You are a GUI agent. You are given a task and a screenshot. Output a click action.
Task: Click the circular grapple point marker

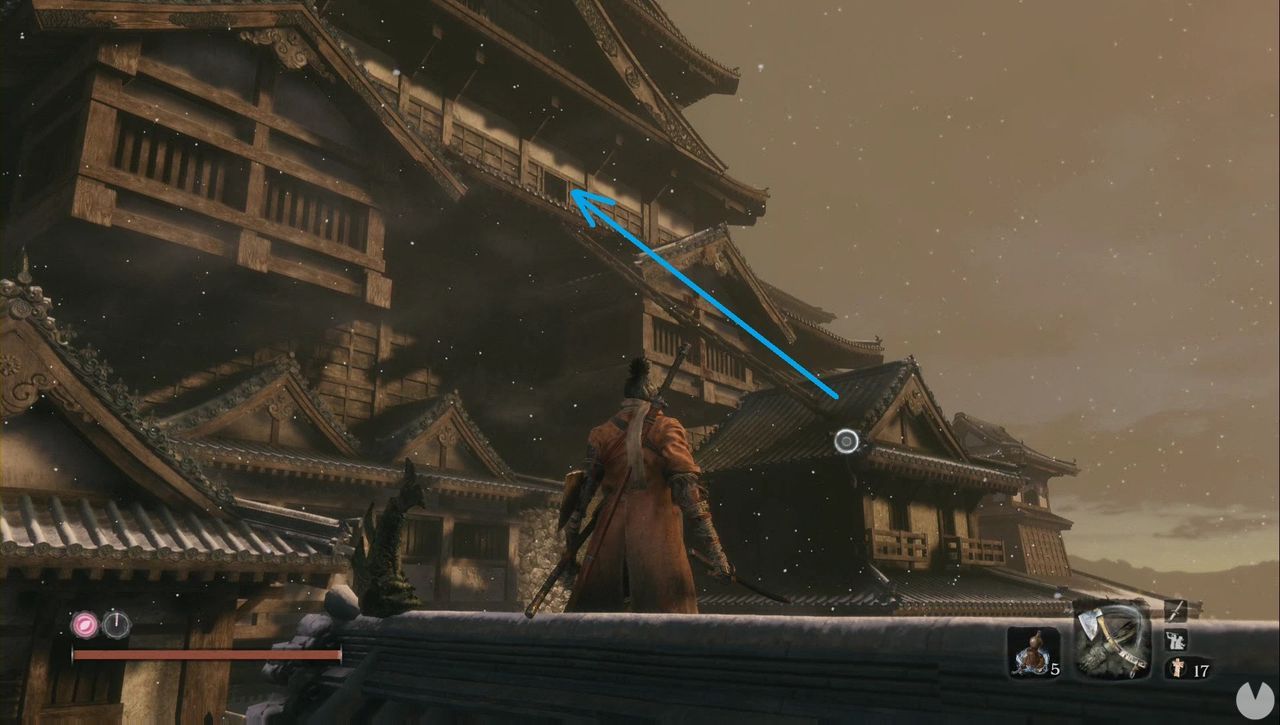pos(847,441)
